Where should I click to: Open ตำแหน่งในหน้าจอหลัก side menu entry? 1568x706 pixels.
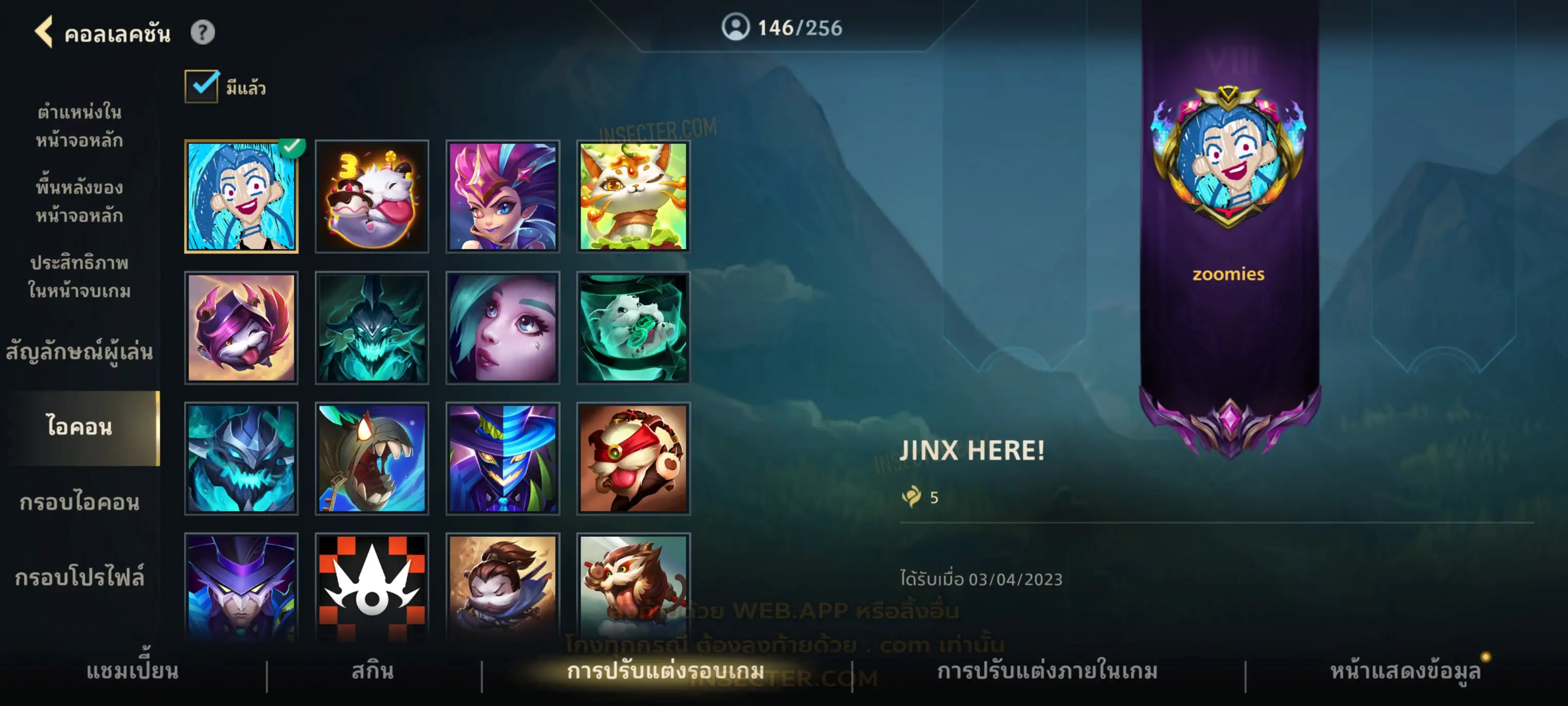point(79,126)
